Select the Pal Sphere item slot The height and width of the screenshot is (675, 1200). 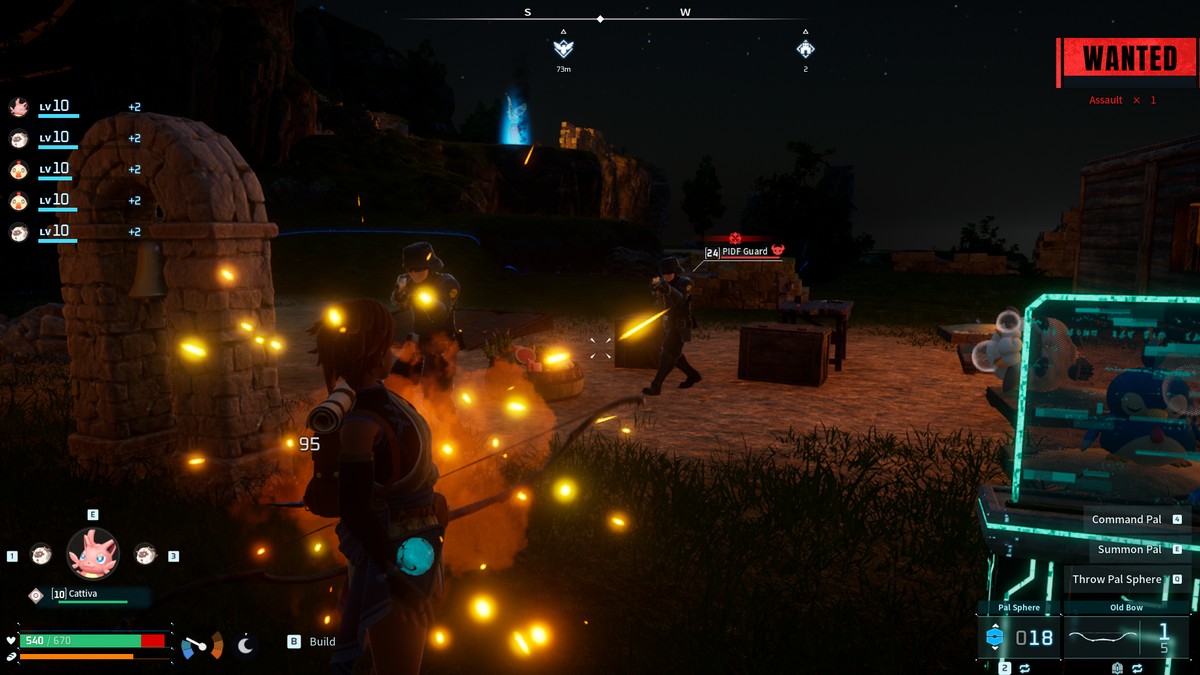coord(1019,637)
